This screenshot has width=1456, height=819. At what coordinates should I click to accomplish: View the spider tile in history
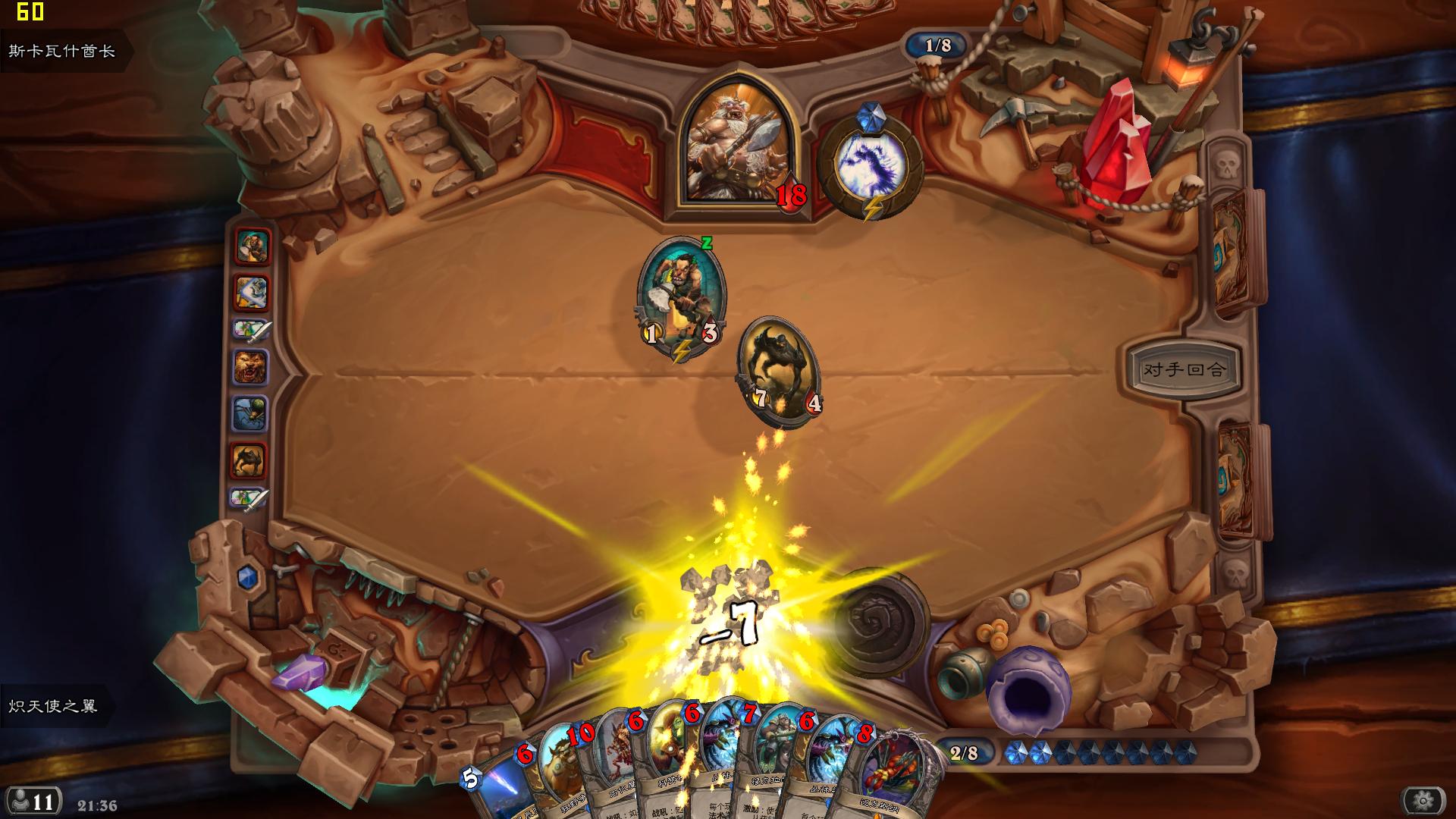point(250,414)
